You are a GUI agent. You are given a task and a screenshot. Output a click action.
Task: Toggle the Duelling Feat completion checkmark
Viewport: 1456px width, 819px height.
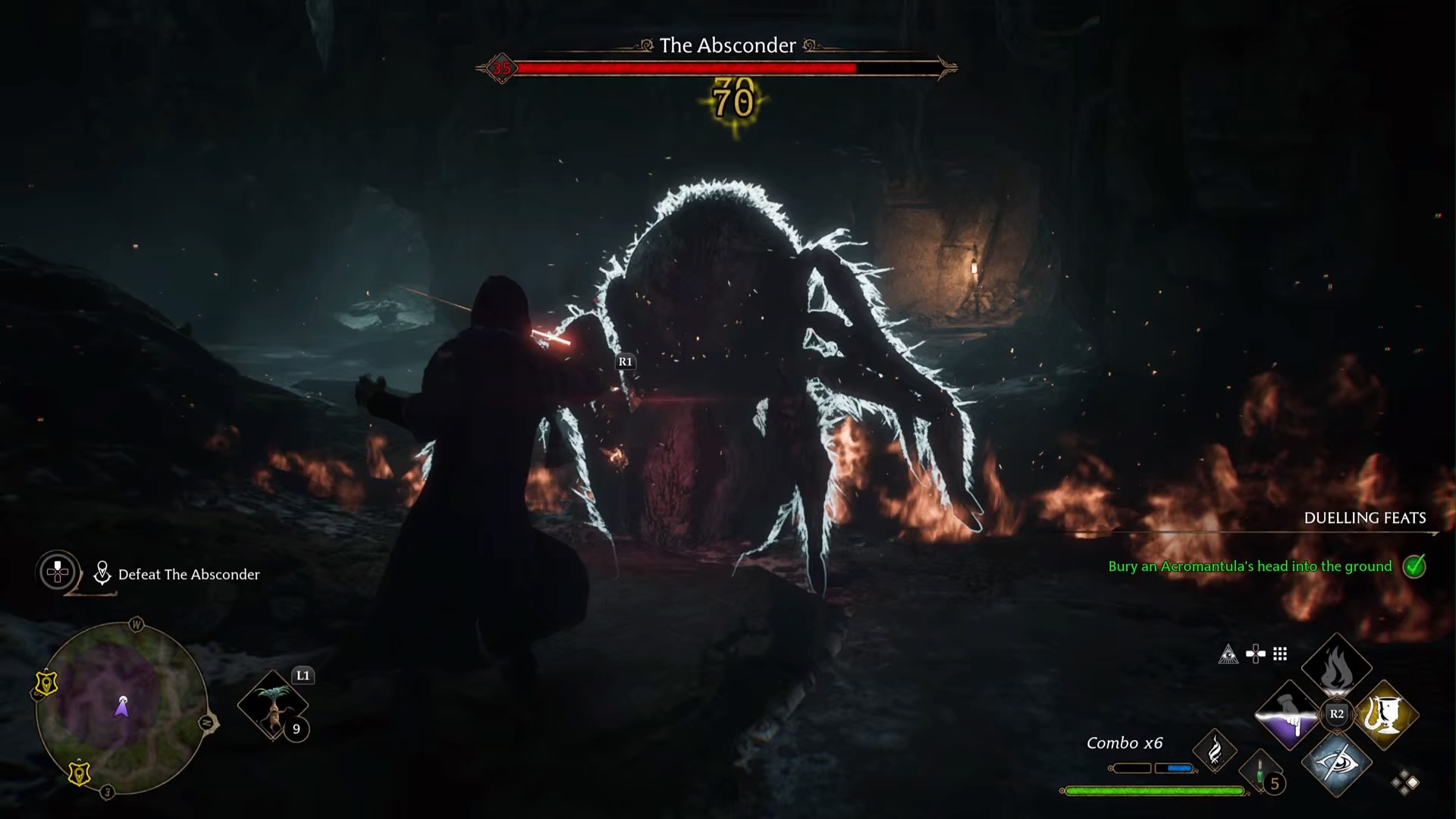pos(1414,566)
